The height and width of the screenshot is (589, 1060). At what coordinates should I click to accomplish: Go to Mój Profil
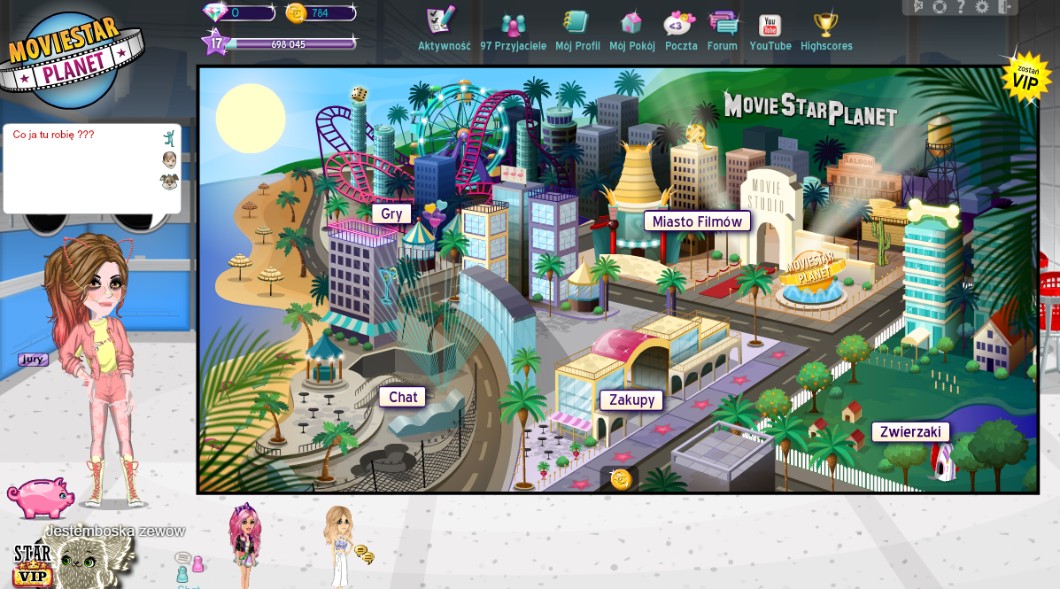tap(577, 29)
